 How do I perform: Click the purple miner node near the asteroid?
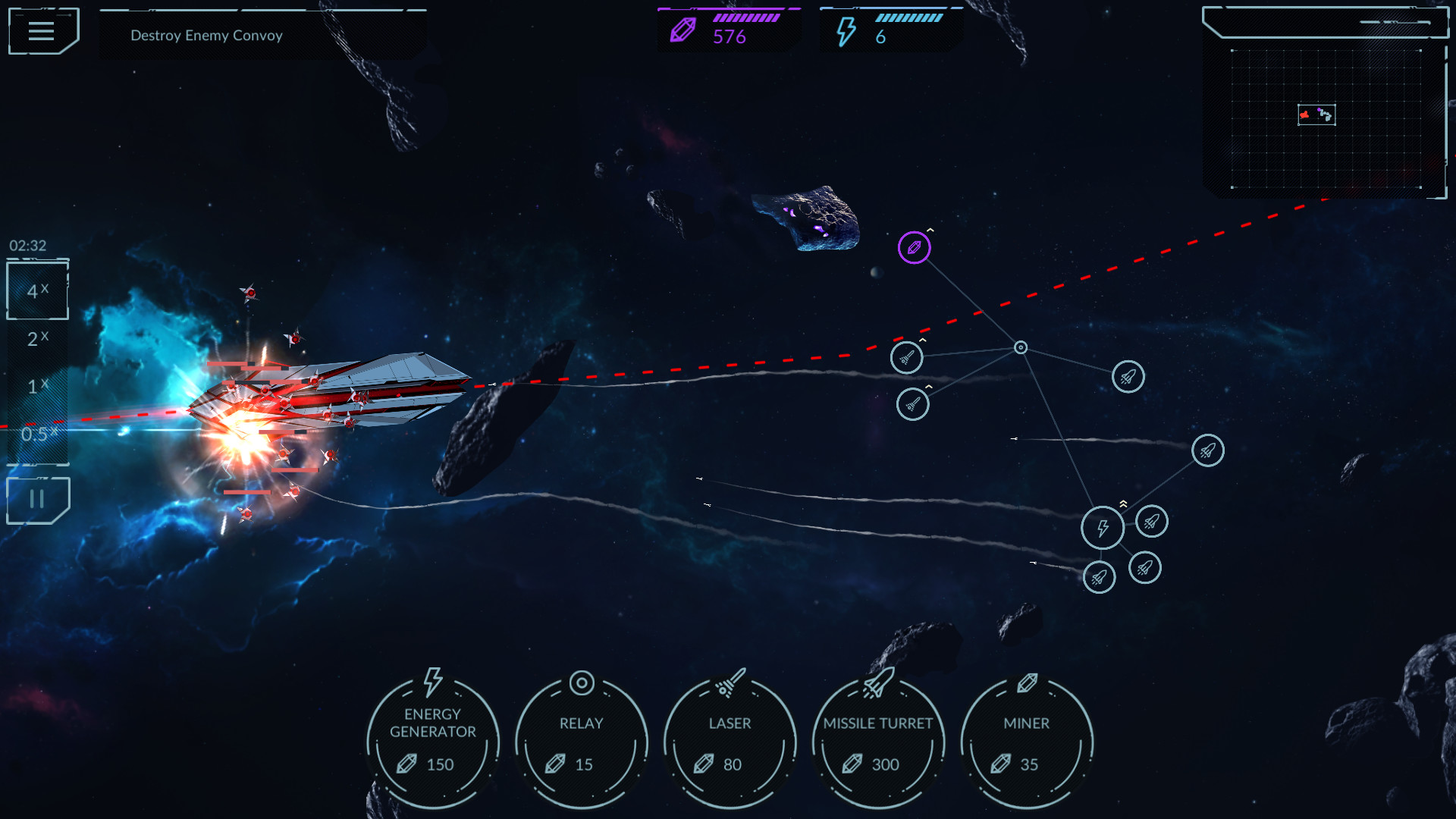coord(915,247)
